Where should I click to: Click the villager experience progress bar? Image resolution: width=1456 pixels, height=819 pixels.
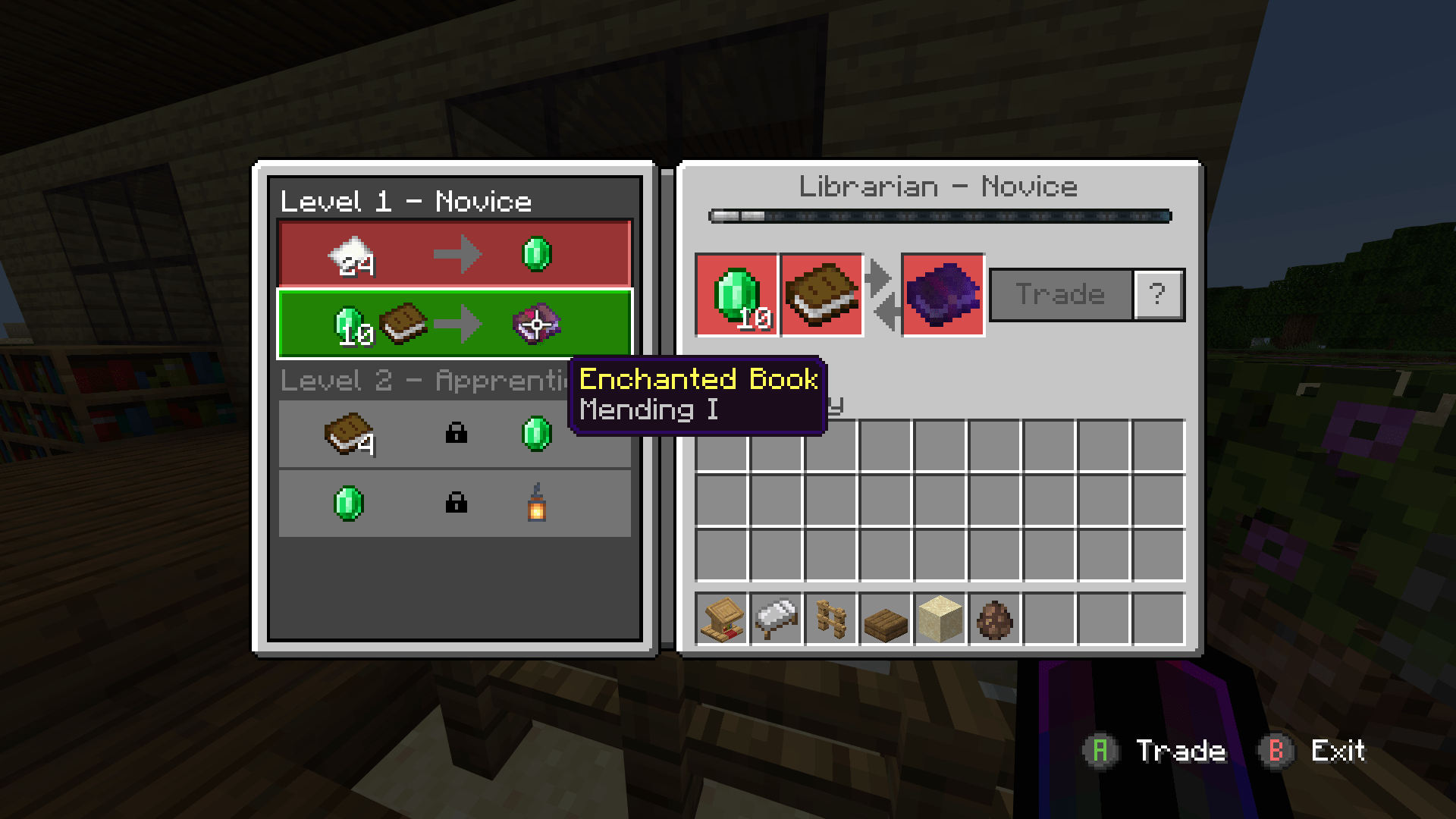940,216
